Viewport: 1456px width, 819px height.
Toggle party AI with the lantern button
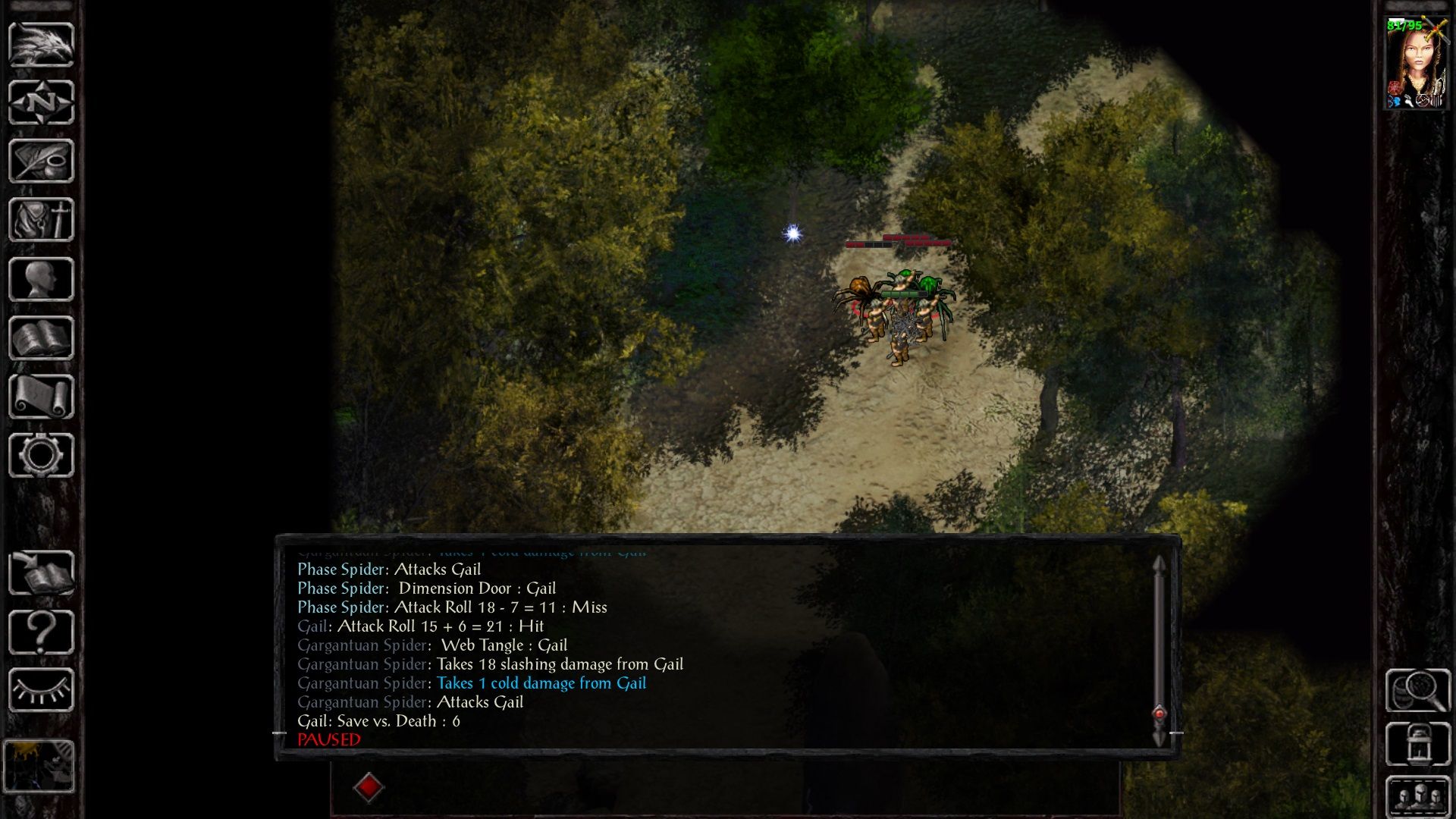click(1417, 744)
